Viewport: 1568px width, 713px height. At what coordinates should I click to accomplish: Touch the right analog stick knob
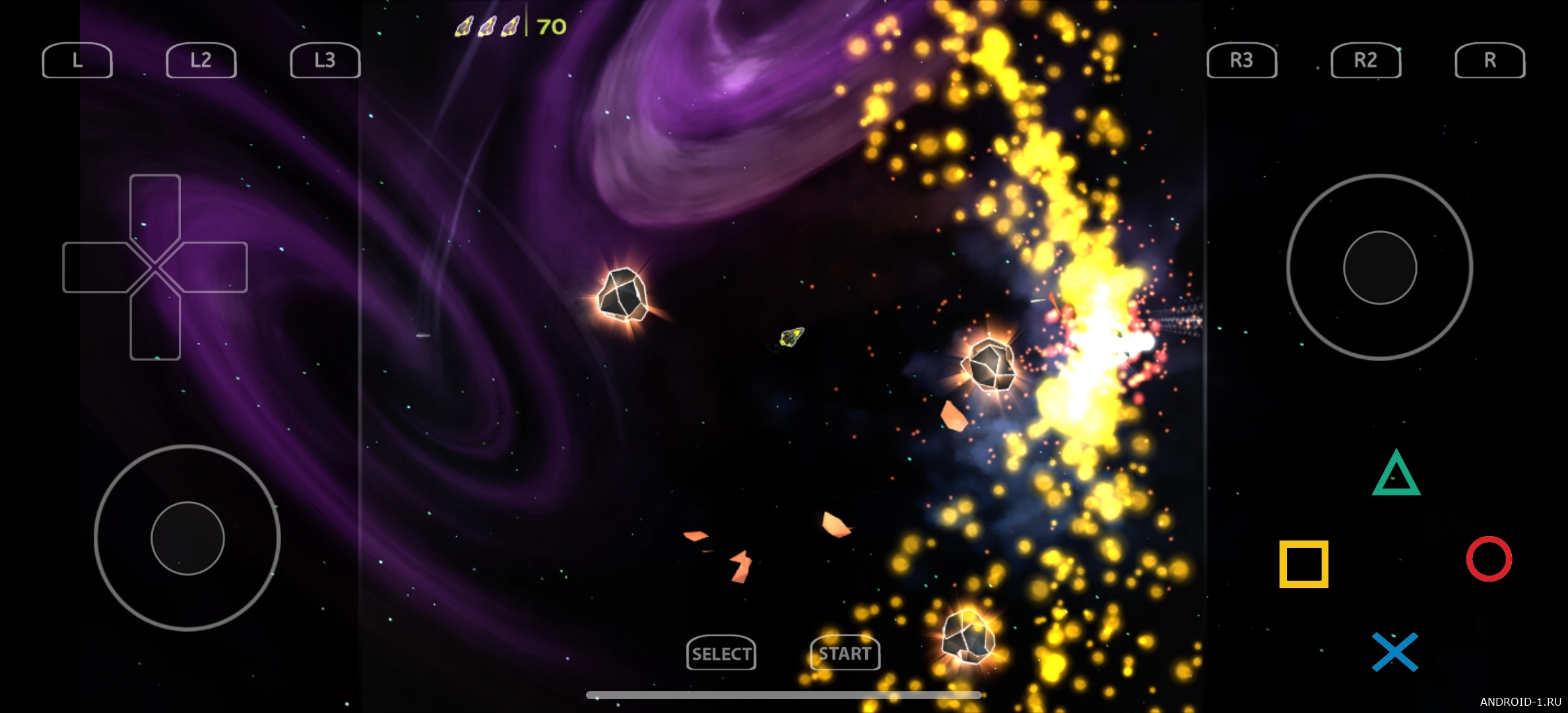pos(1380,267)
